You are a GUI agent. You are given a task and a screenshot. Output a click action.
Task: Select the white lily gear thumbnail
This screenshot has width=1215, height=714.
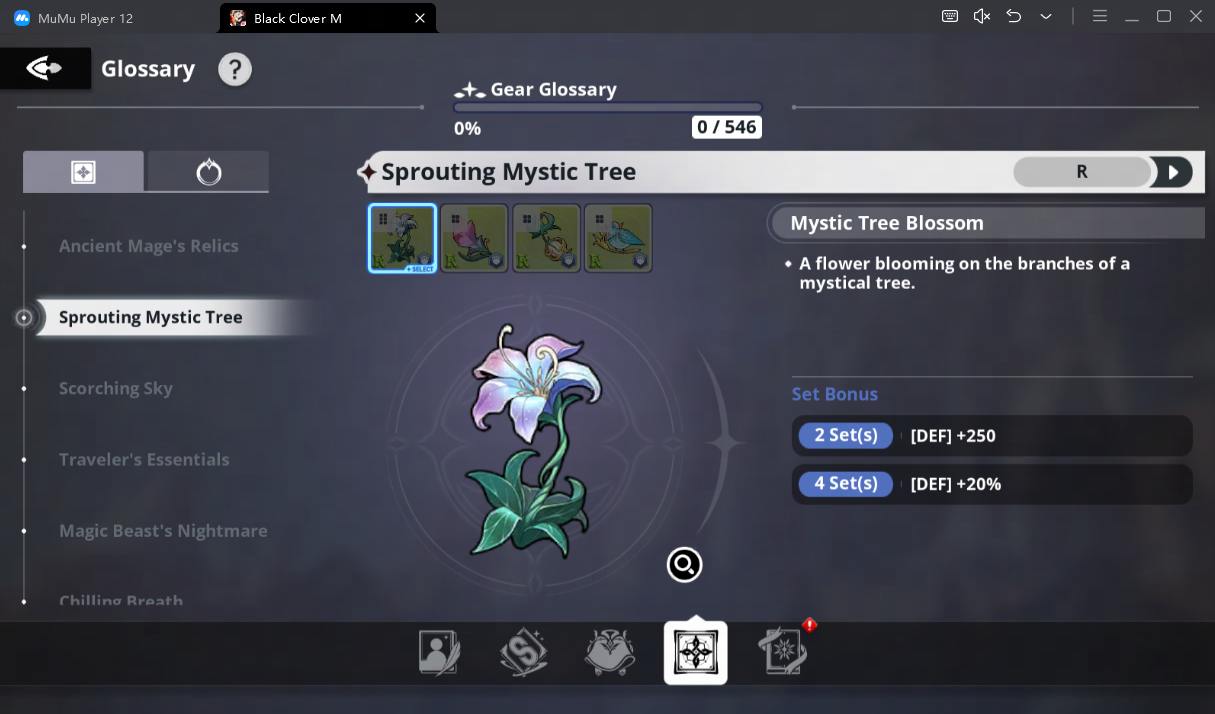(403, 238)
